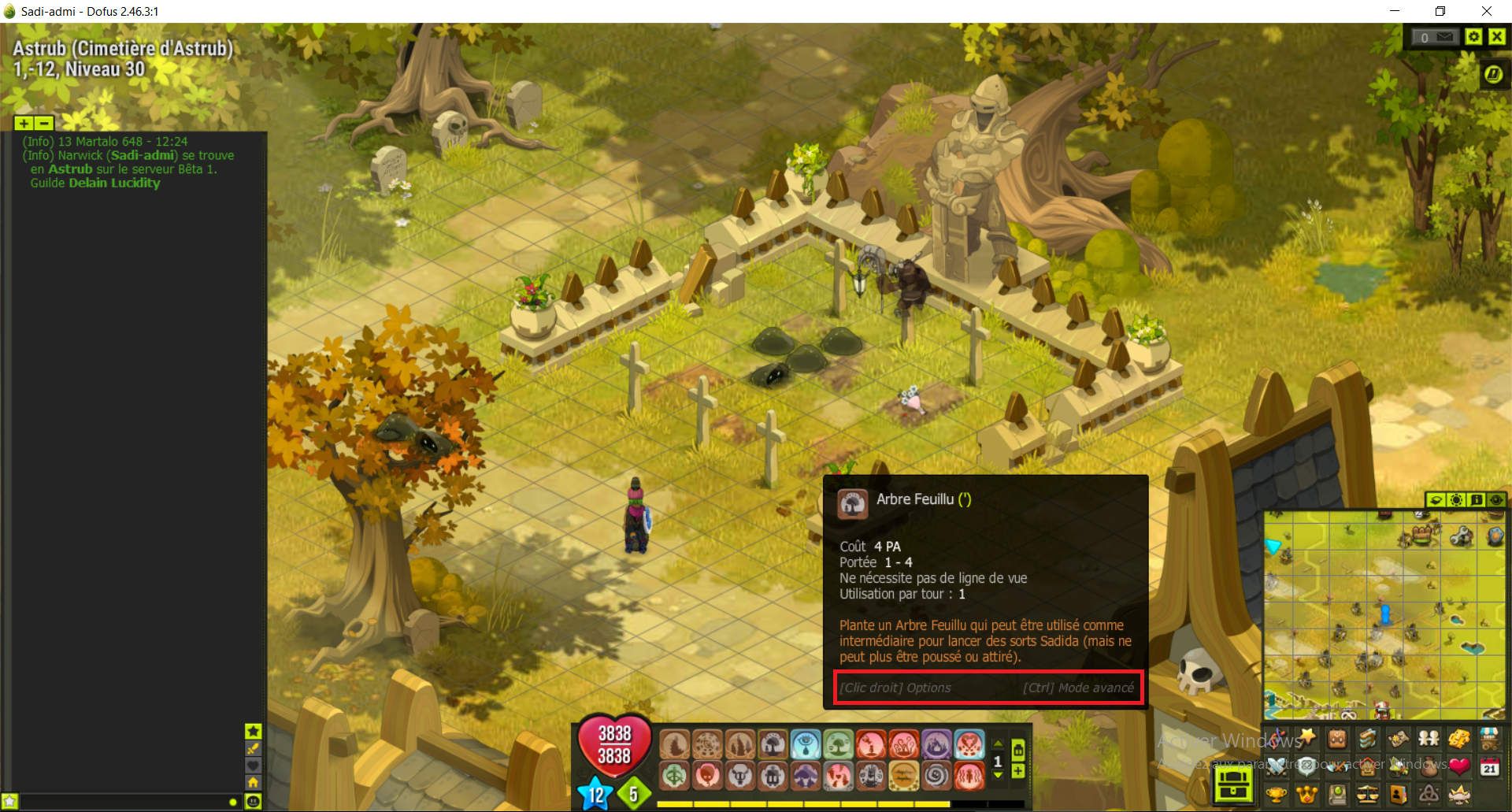Select the Arbre Feuillu tree spell icon
The image size is (1512, 812).
coord(773,744)
